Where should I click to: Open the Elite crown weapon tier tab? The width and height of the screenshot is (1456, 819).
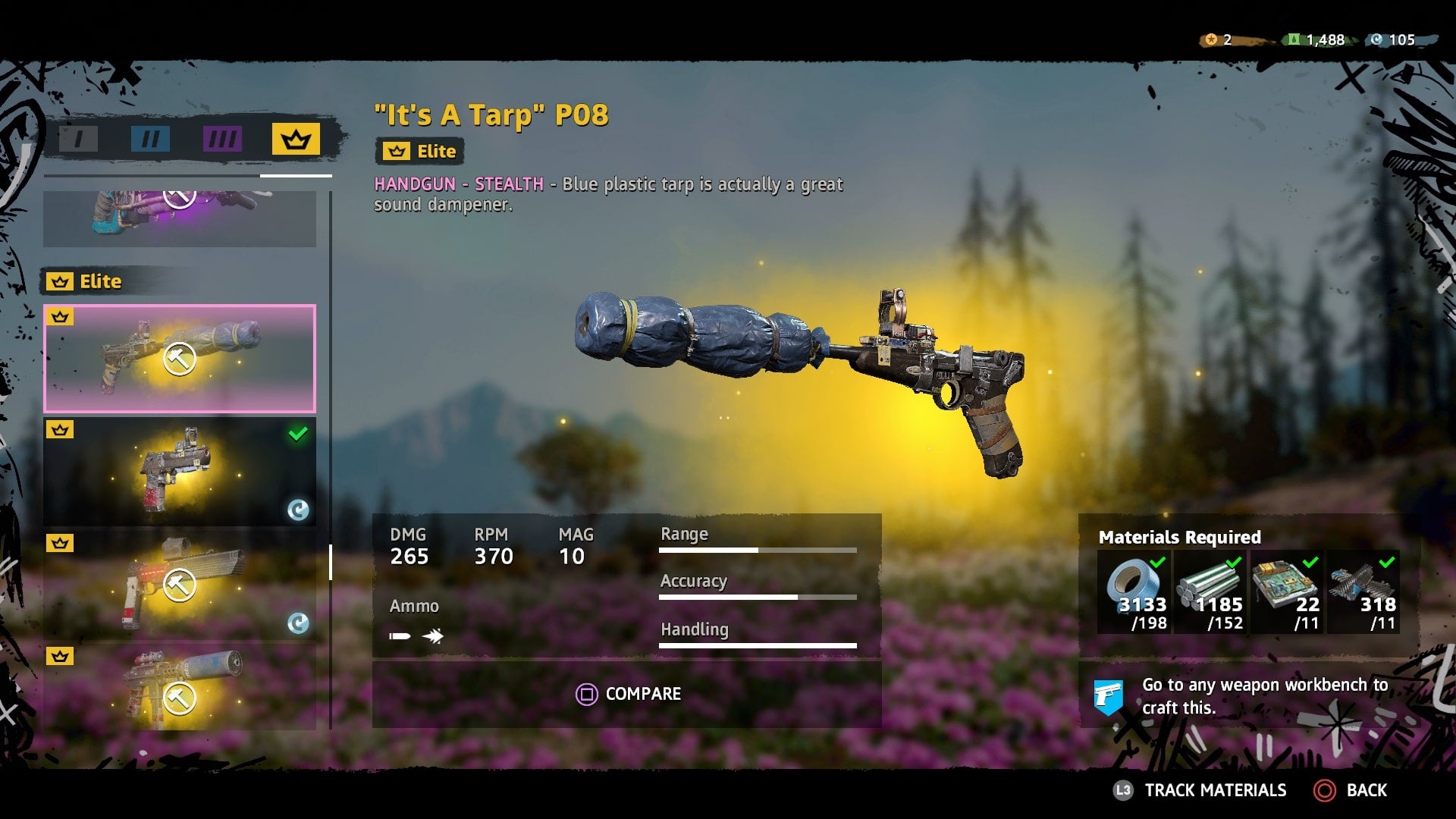pyautogui.click(x=295, y=140)
